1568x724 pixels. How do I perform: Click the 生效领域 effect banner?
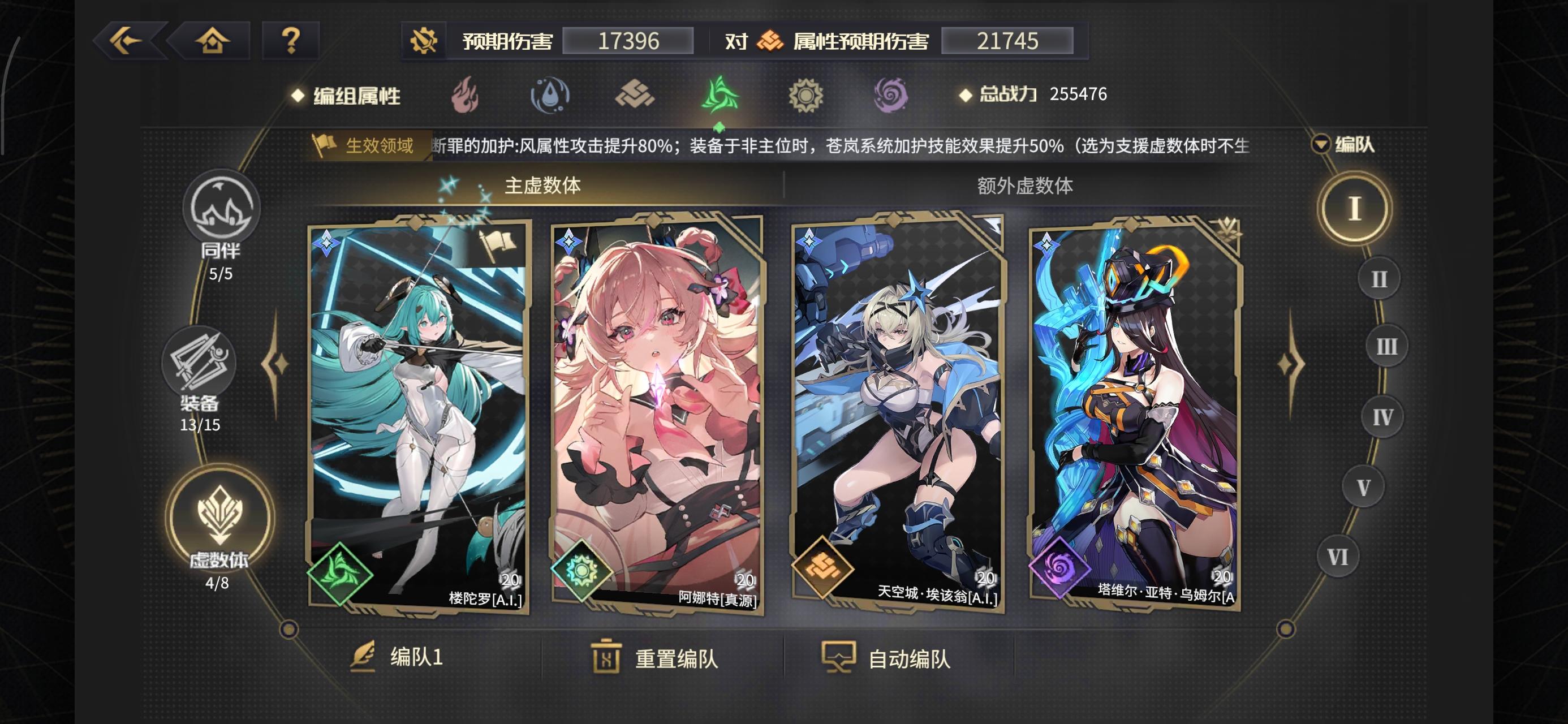tap(366, 146)
